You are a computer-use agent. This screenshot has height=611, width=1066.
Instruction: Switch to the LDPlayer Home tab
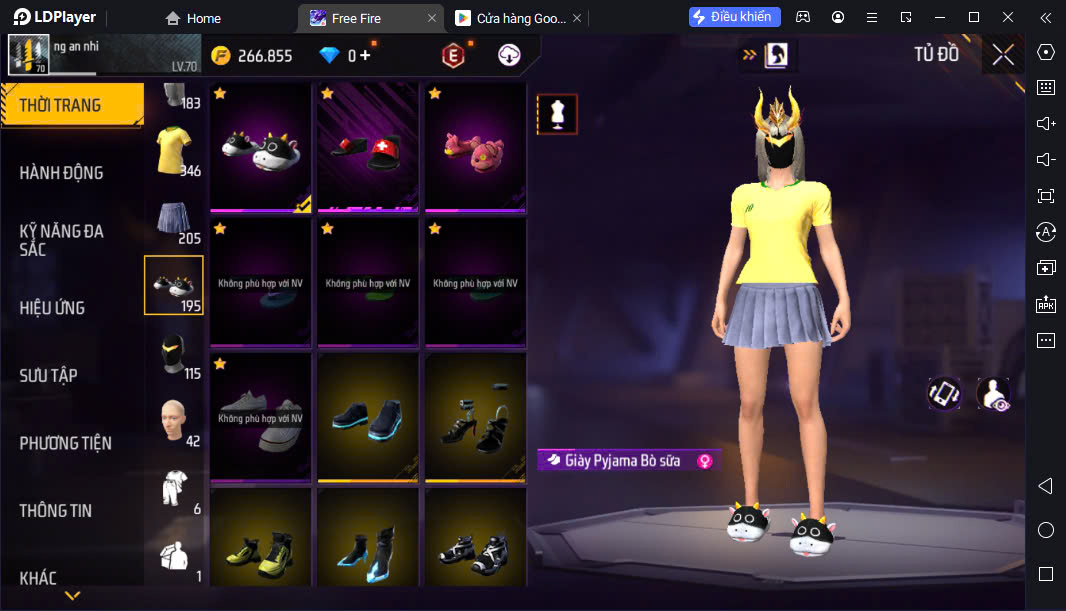[x=193, y=18]
